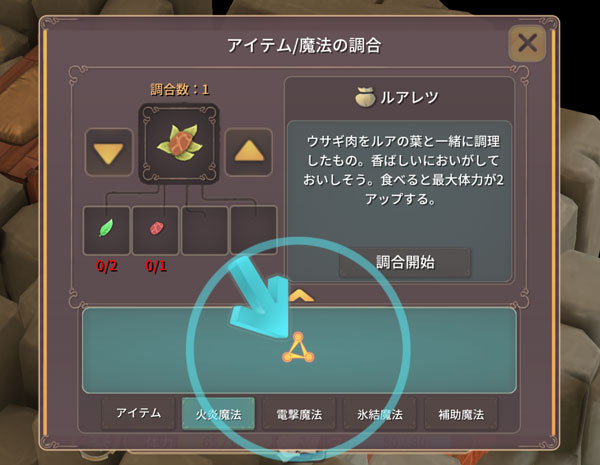Close the アイテム/魔法の調合 window
600x465 pixels.
[527, 44]
